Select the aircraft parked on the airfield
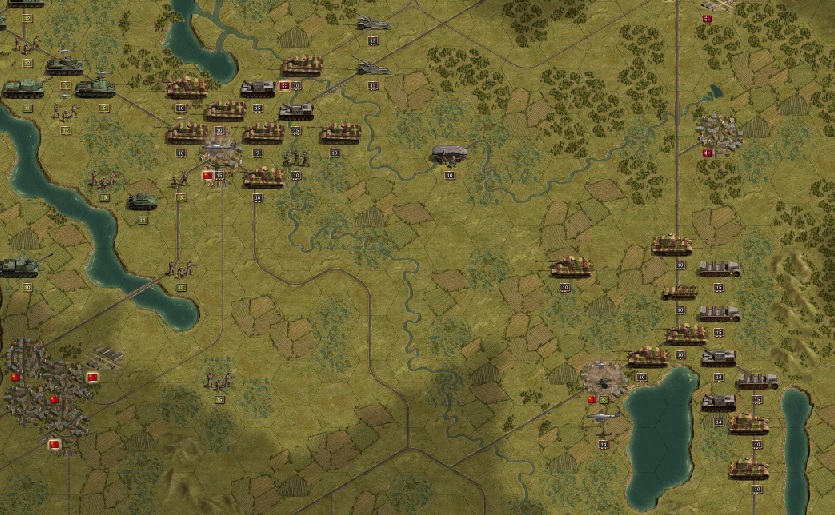 pos(600,416)
